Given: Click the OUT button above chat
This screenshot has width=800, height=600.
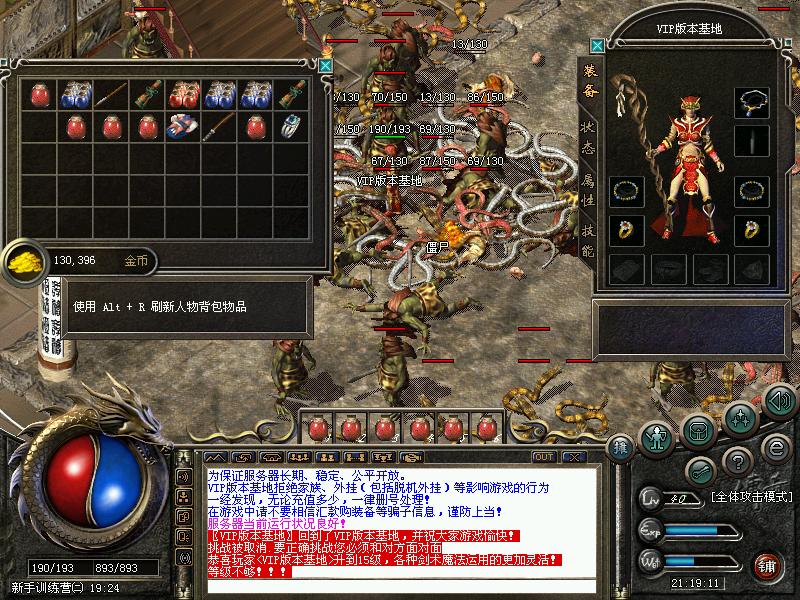Looking at the screenshot, I should [x=544, y=457].
